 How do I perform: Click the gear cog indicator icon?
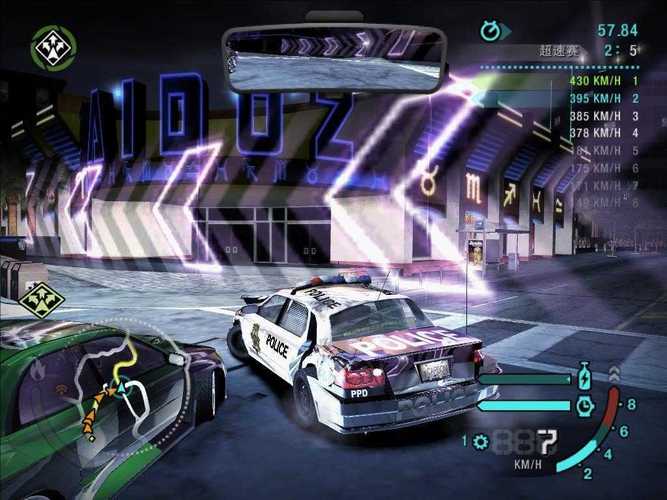click(481, 441)
